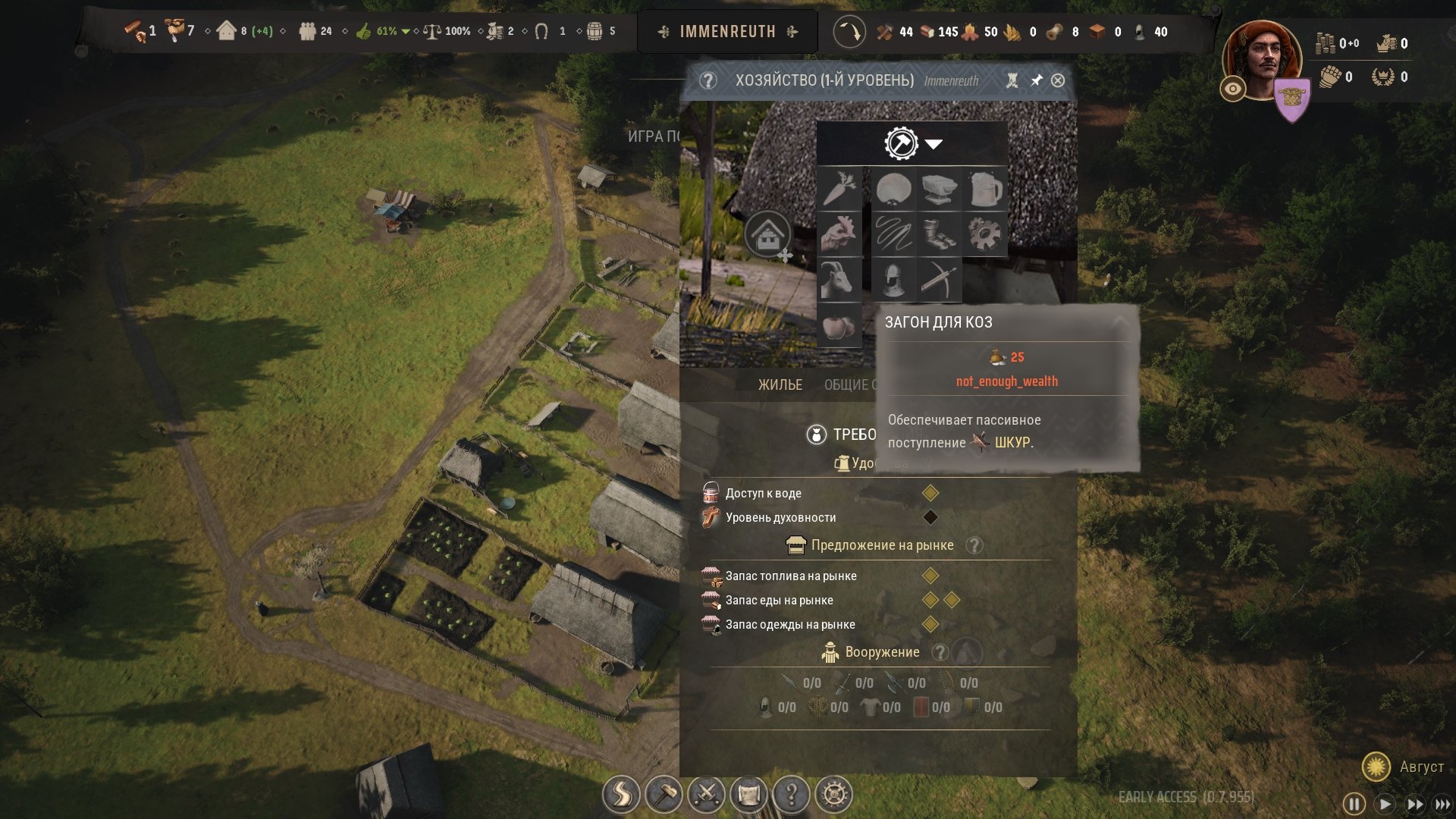Viewport: 1456px width, 819px height.
Task: Pick the apple orchard extension
Action: [x=839, y=326]
